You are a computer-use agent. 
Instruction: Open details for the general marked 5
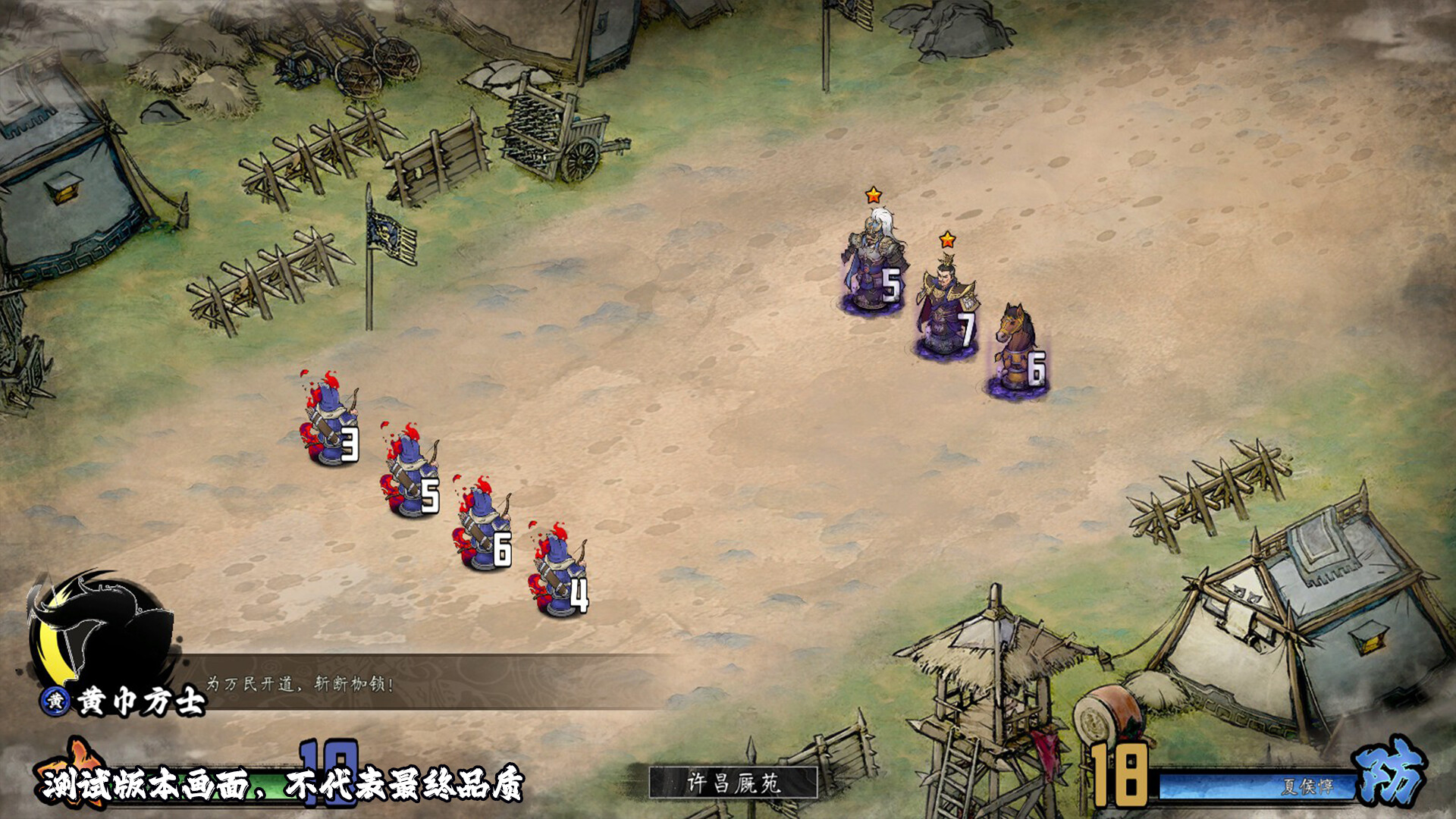[872, 258]
